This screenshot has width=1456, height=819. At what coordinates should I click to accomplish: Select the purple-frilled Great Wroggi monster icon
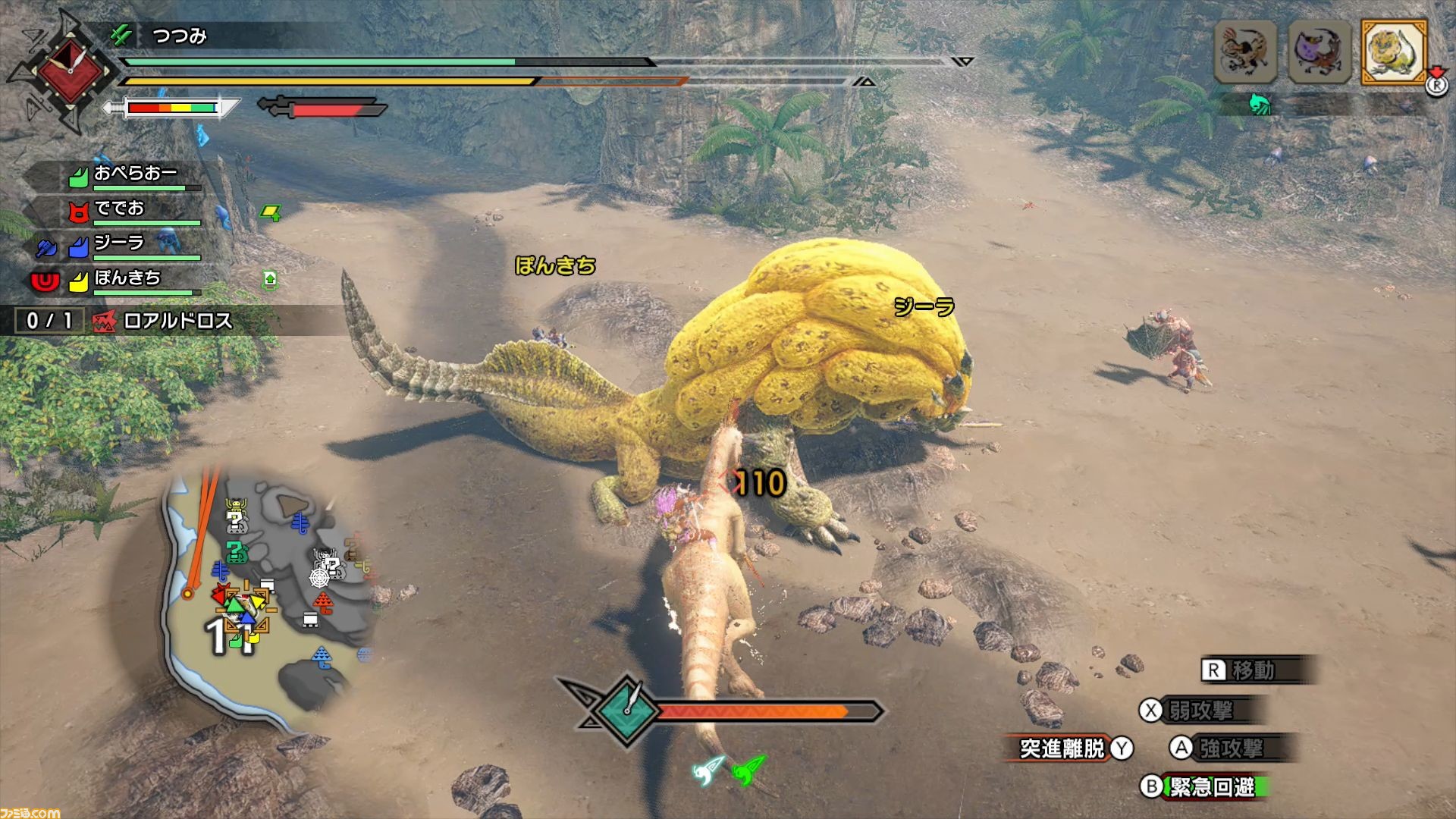[x=1319, y=52]
